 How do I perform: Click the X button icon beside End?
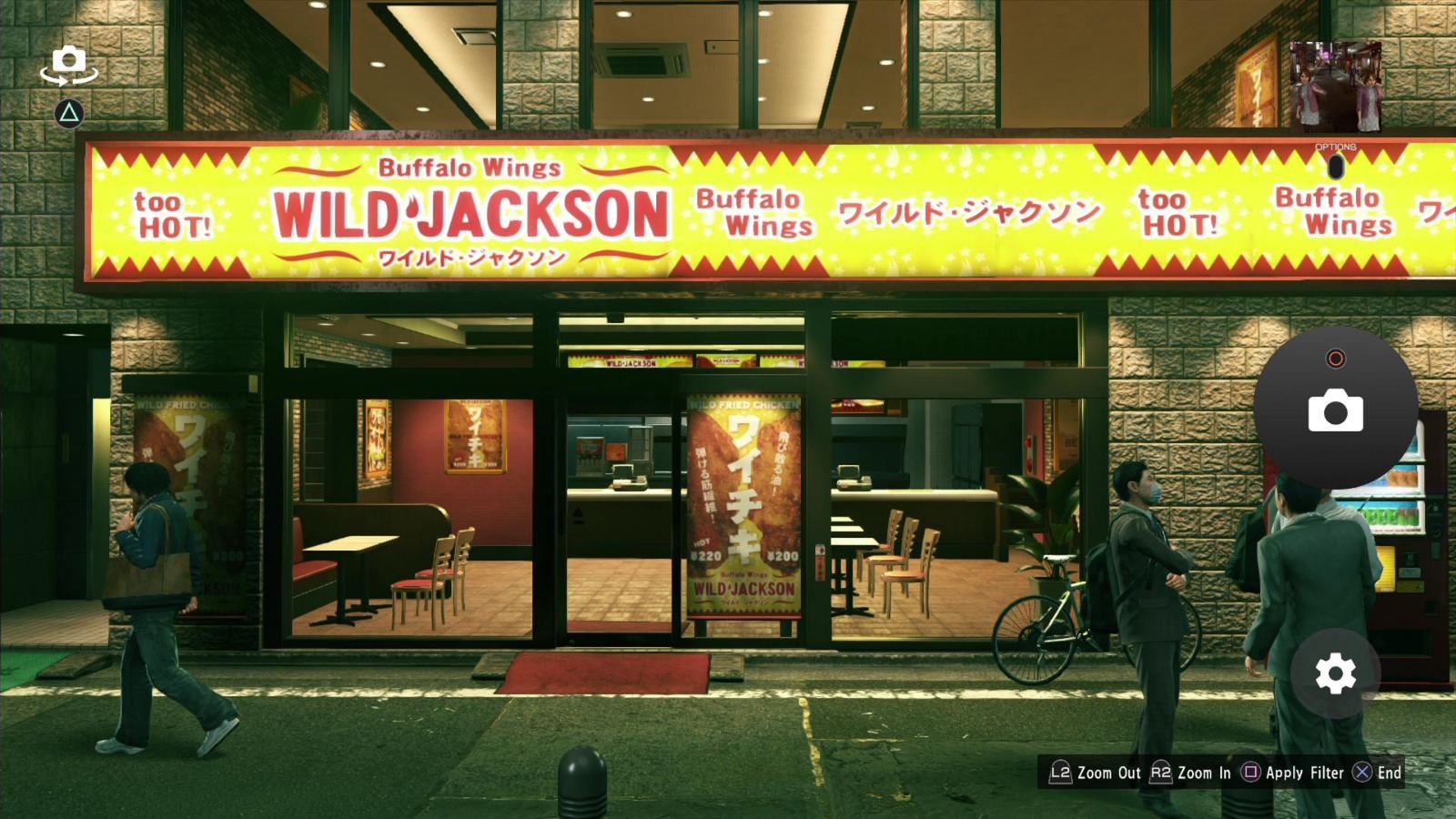(x=1361, y=773)
